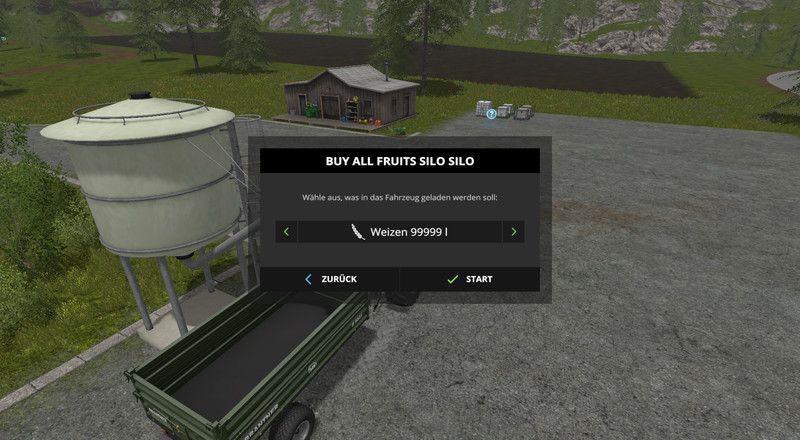
Task: Choose the previous fruit type with left arrow
Action: click(x=286, y=232)
